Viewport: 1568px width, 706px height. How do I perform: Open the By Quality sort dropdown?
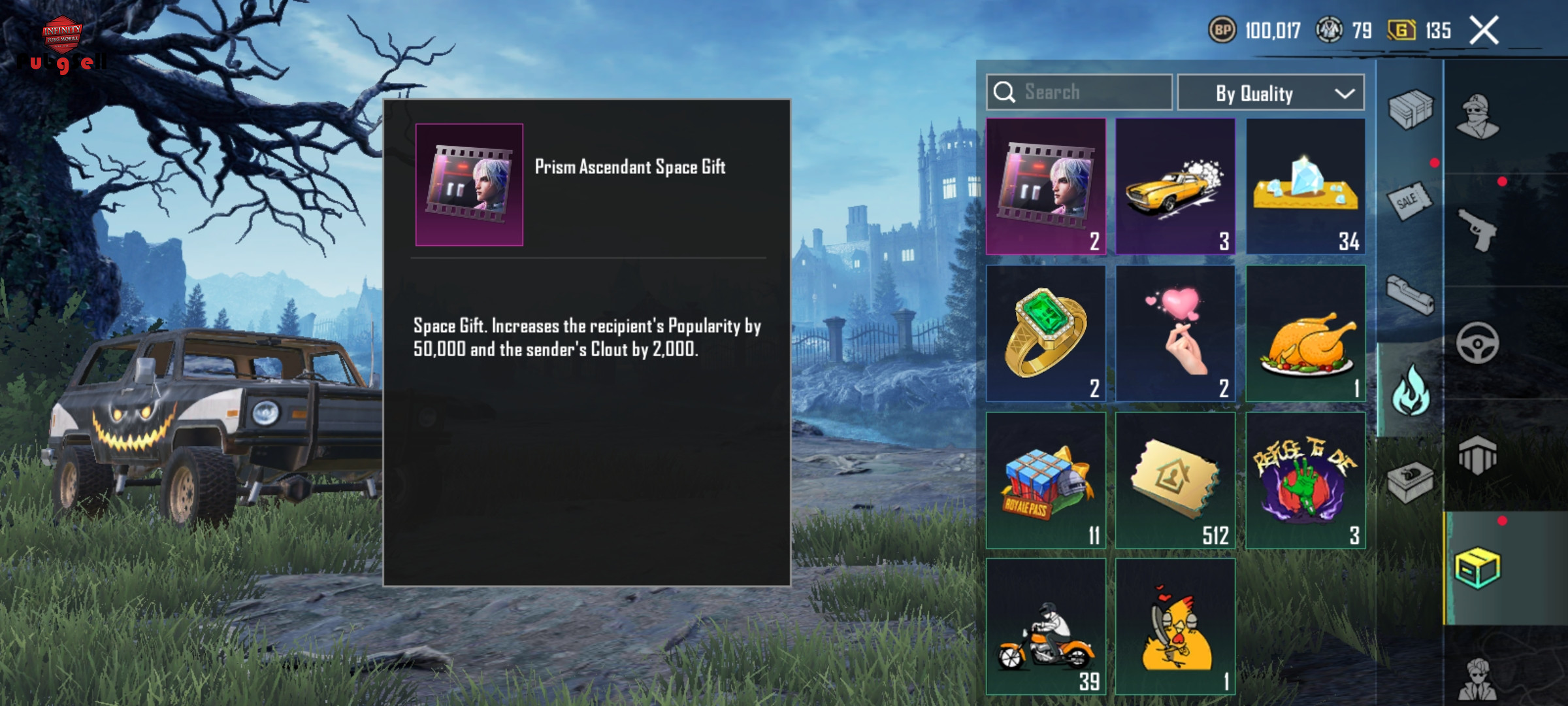coord(1270,93)
